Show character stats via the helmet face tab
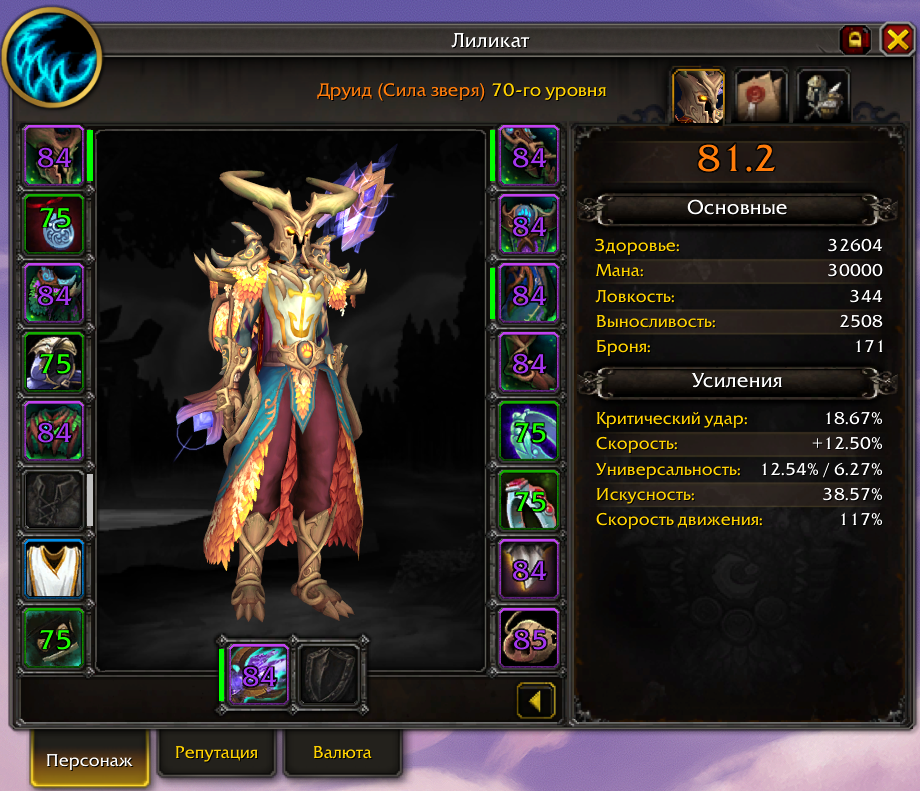 coord(698,95)
